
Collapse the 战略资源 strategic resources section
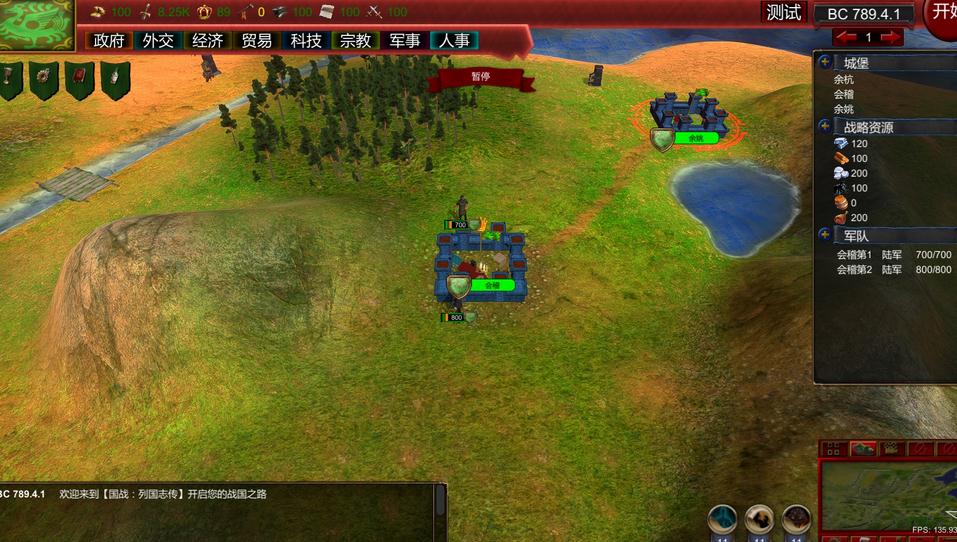(825, 127)
